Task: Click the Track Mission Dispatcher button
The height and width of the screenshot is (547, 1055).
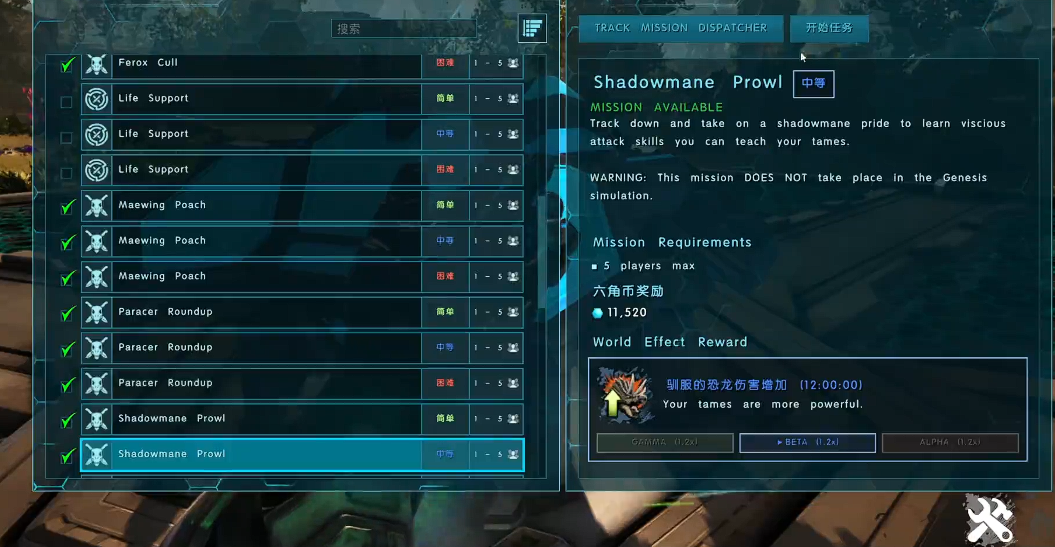Action: click(680, 28)
